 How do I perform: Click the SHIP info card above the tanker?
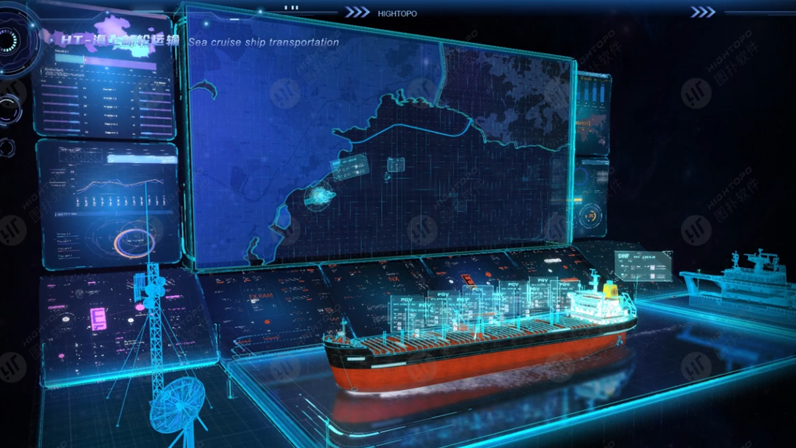pos(643,266)
